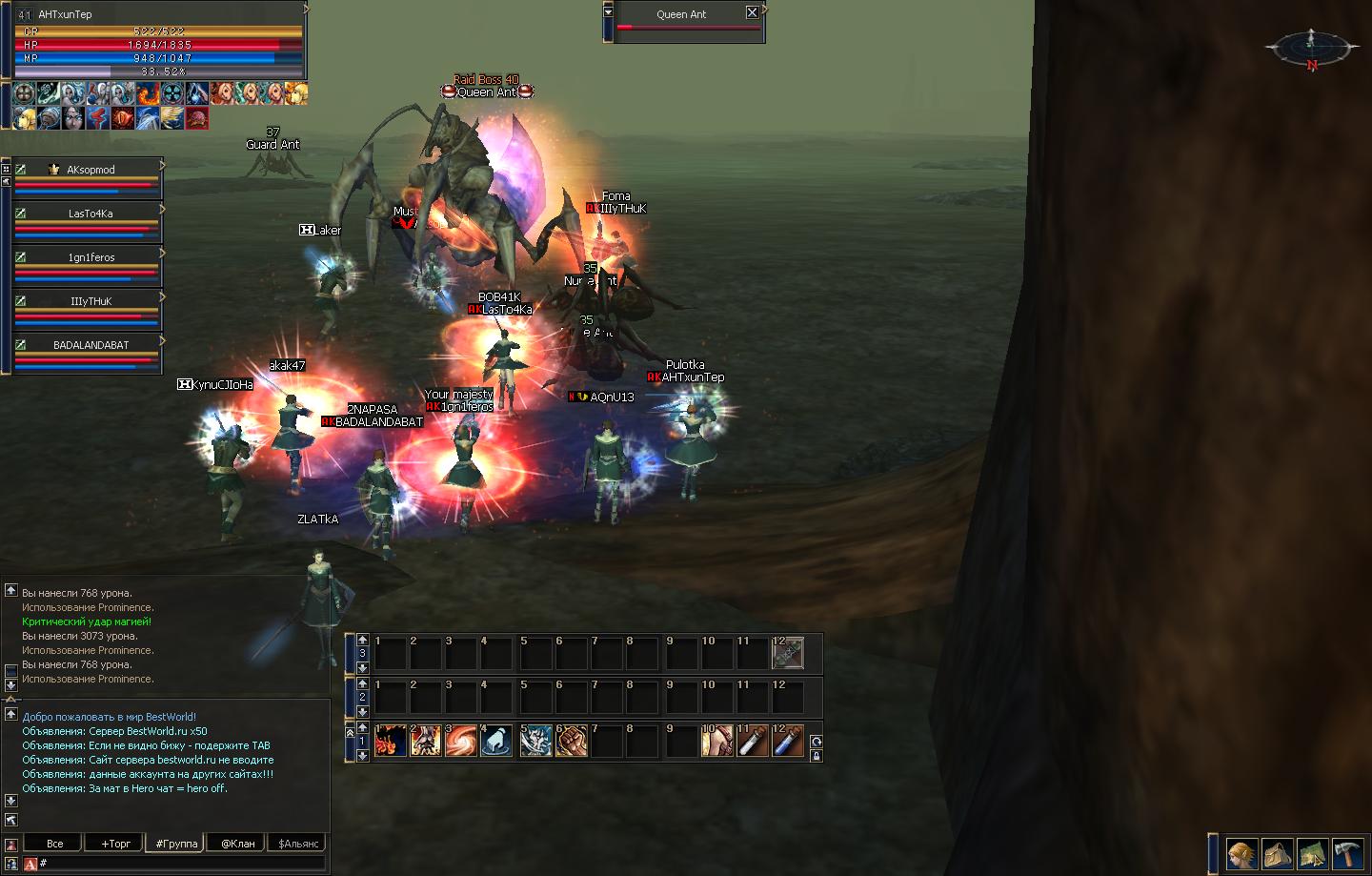
Task: Select party member LasTo4Ka
Action: (91, 214)
